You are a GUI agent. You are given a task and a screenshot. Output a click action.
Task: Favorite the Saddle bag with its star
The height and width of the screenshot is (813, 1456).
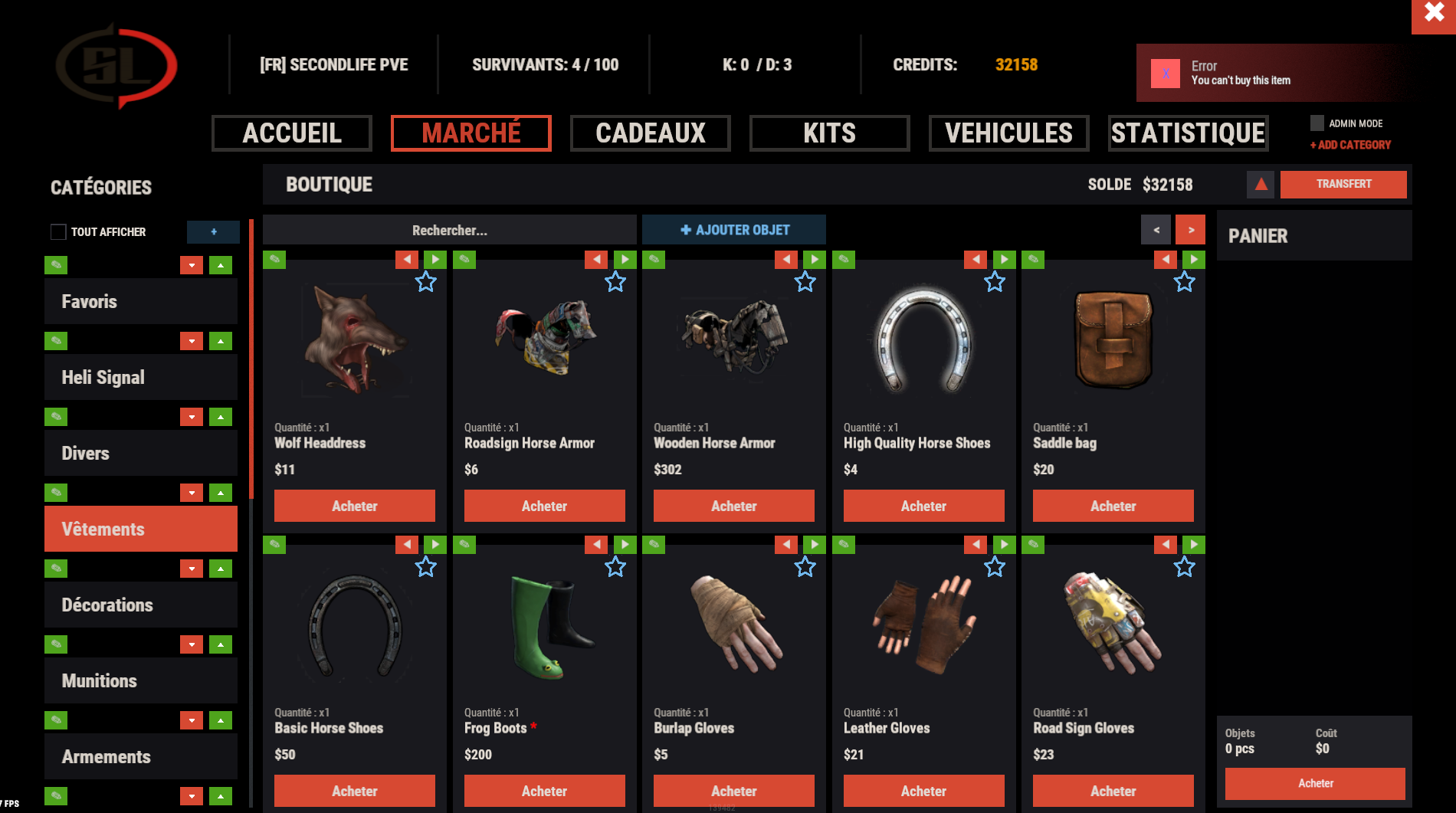pos(1184,282)
